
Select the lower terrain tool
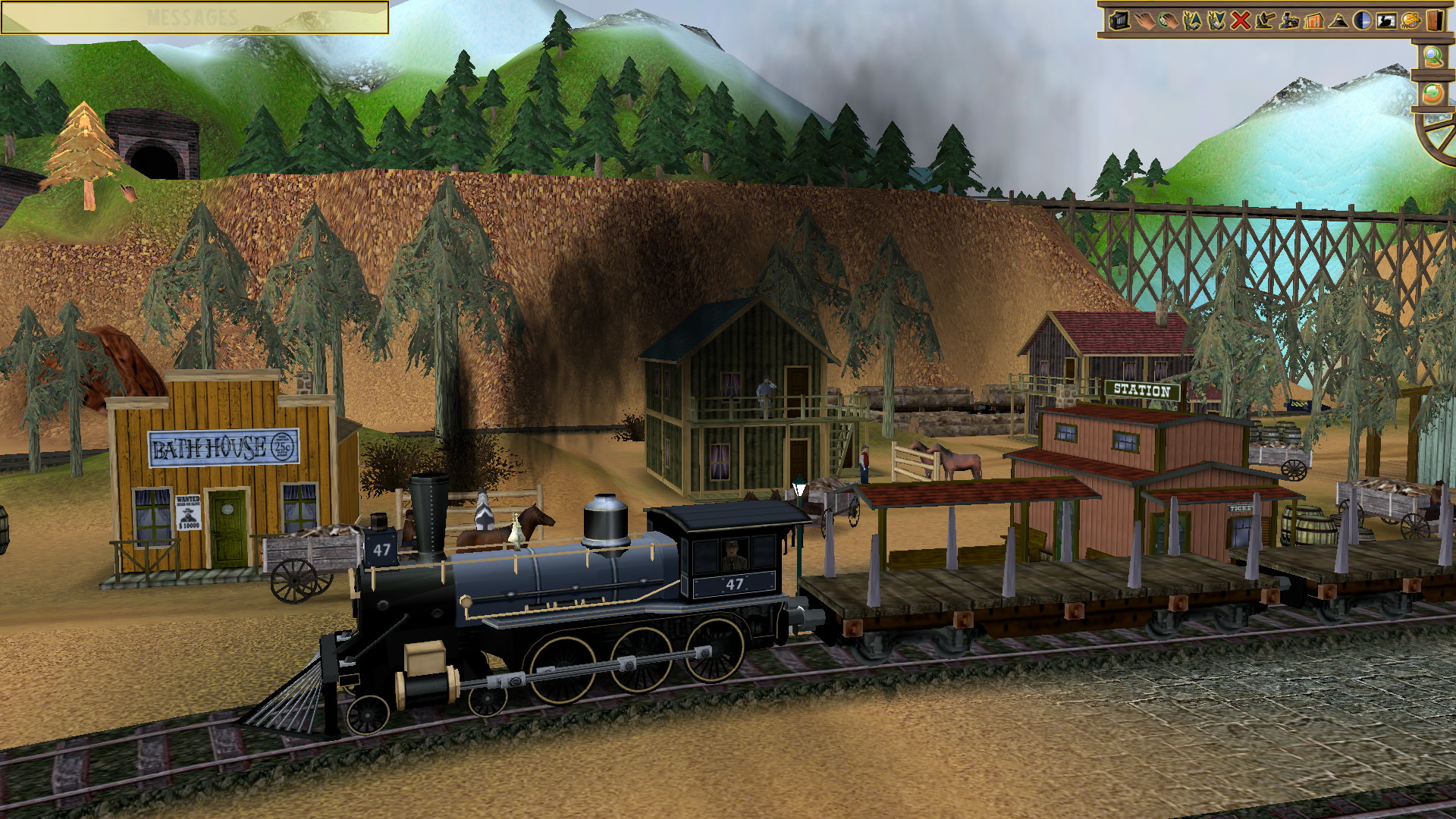coord(1217,20)
